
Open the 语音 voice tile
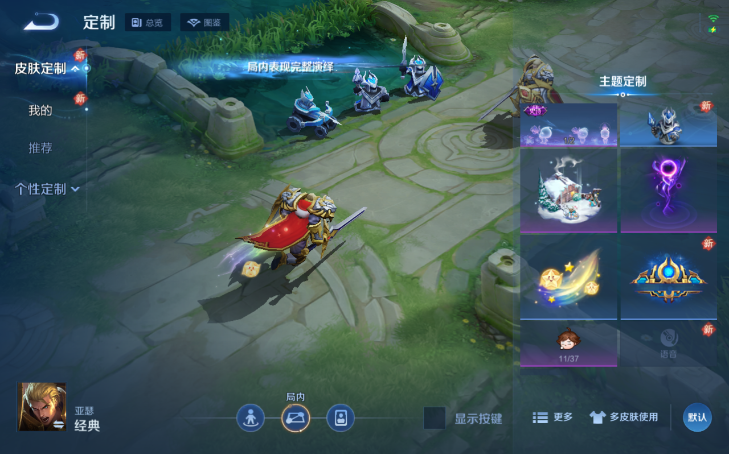[668, 343]
